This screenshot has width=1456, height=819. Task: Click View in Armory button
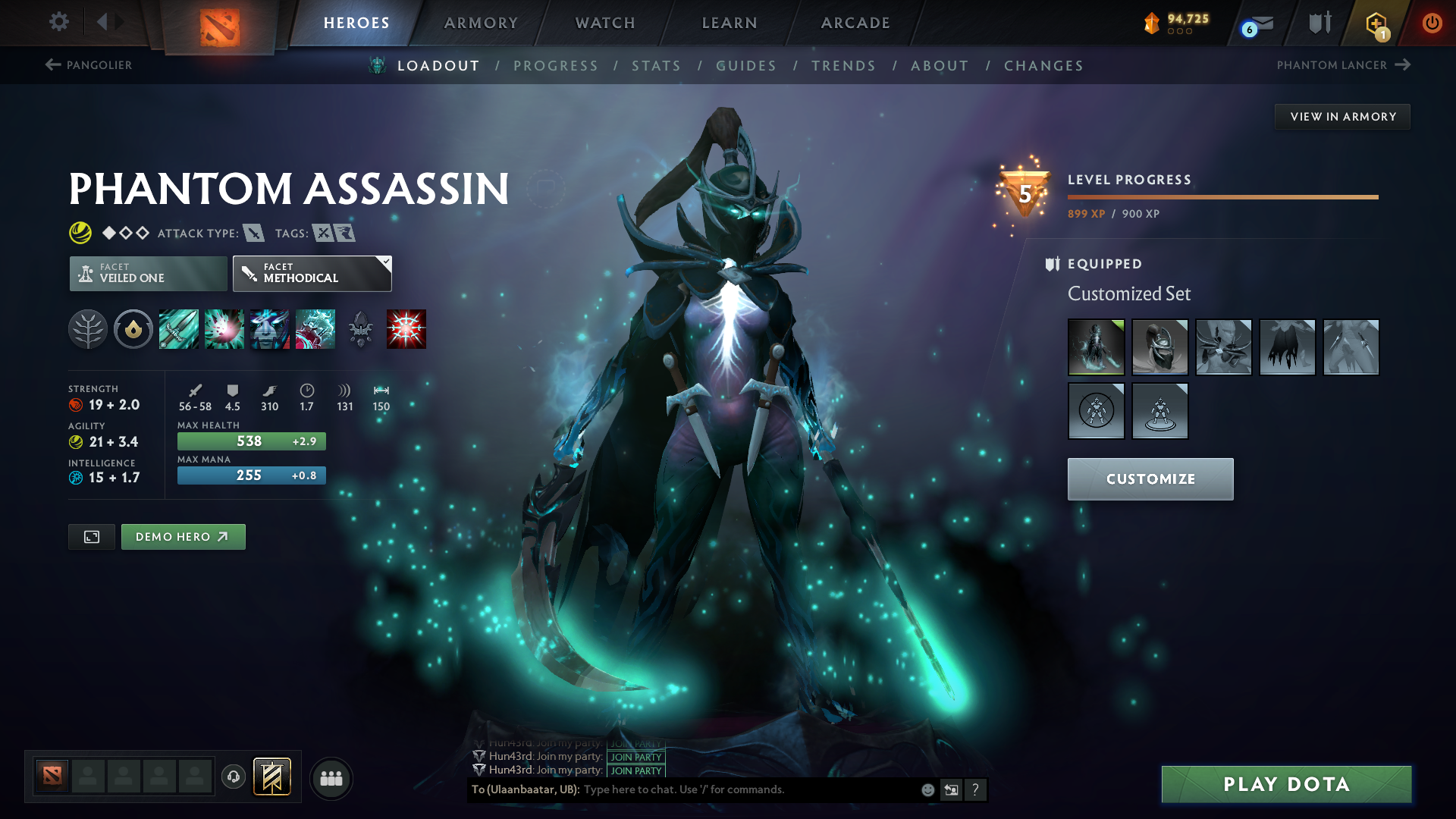pyautogui.click(x=1342, y=117)
